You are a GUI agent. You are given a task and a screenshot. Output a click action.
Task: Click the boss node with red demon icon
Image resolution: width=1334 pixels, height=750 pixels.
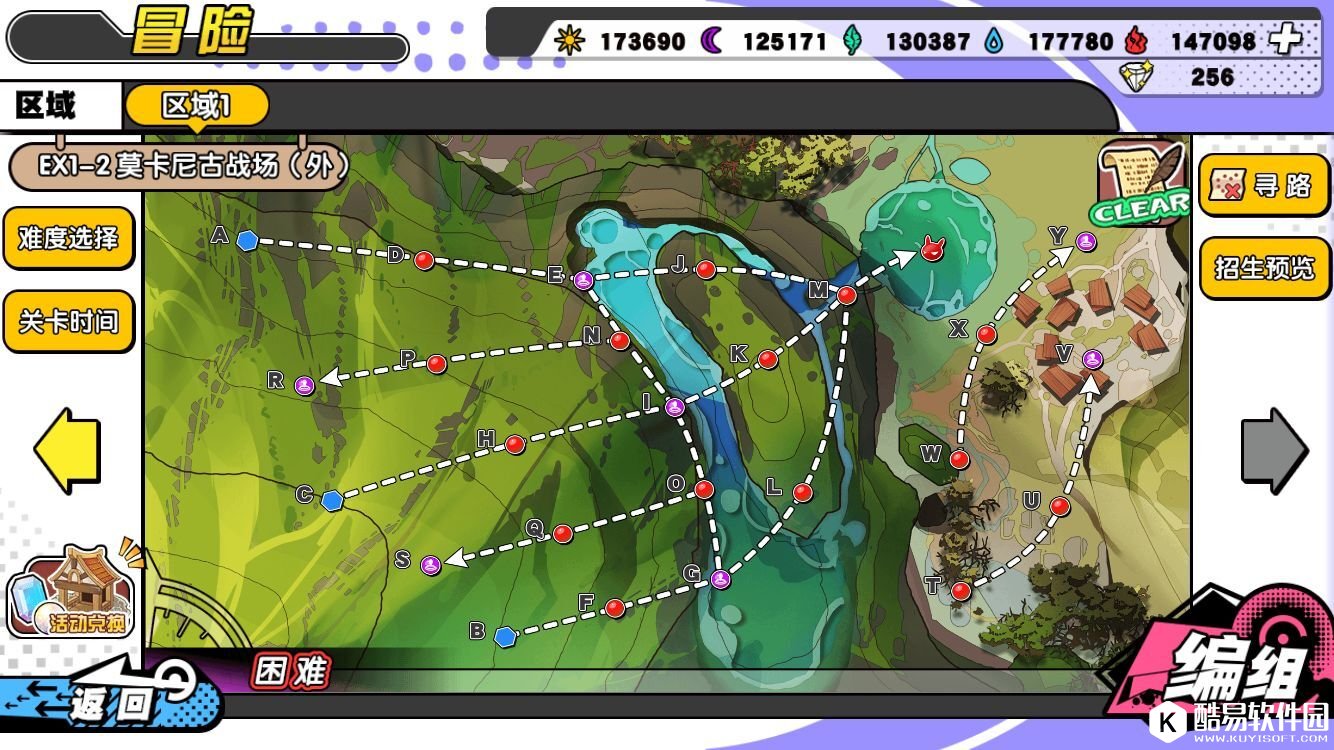point(932,249)
